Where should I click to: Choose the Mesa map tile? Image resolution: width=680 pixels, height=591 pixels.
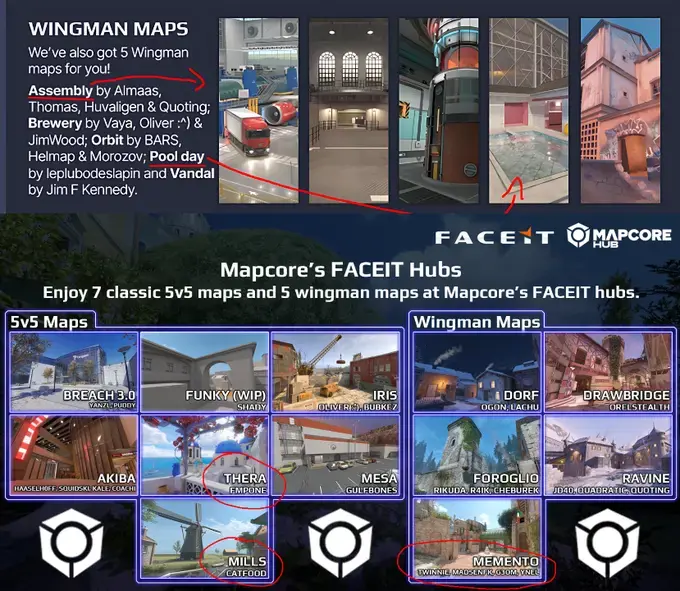335,453
